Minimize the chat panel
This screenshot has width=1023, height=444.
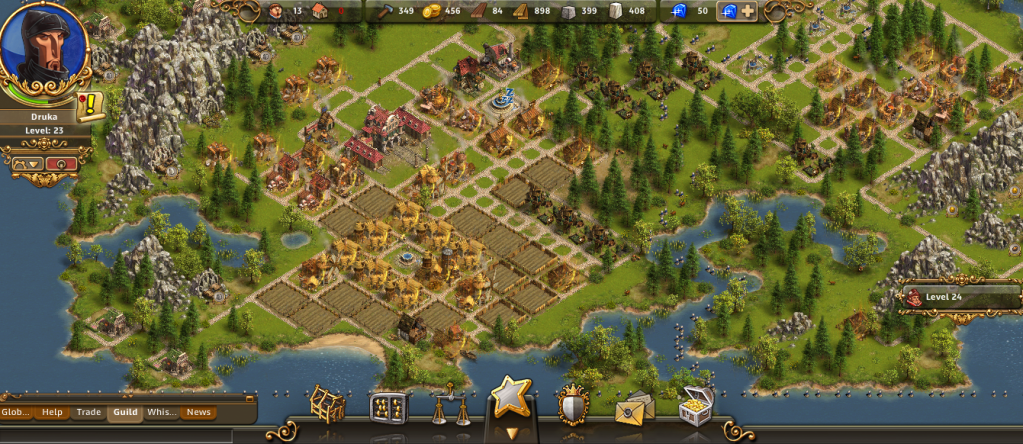tap(248, 398)
